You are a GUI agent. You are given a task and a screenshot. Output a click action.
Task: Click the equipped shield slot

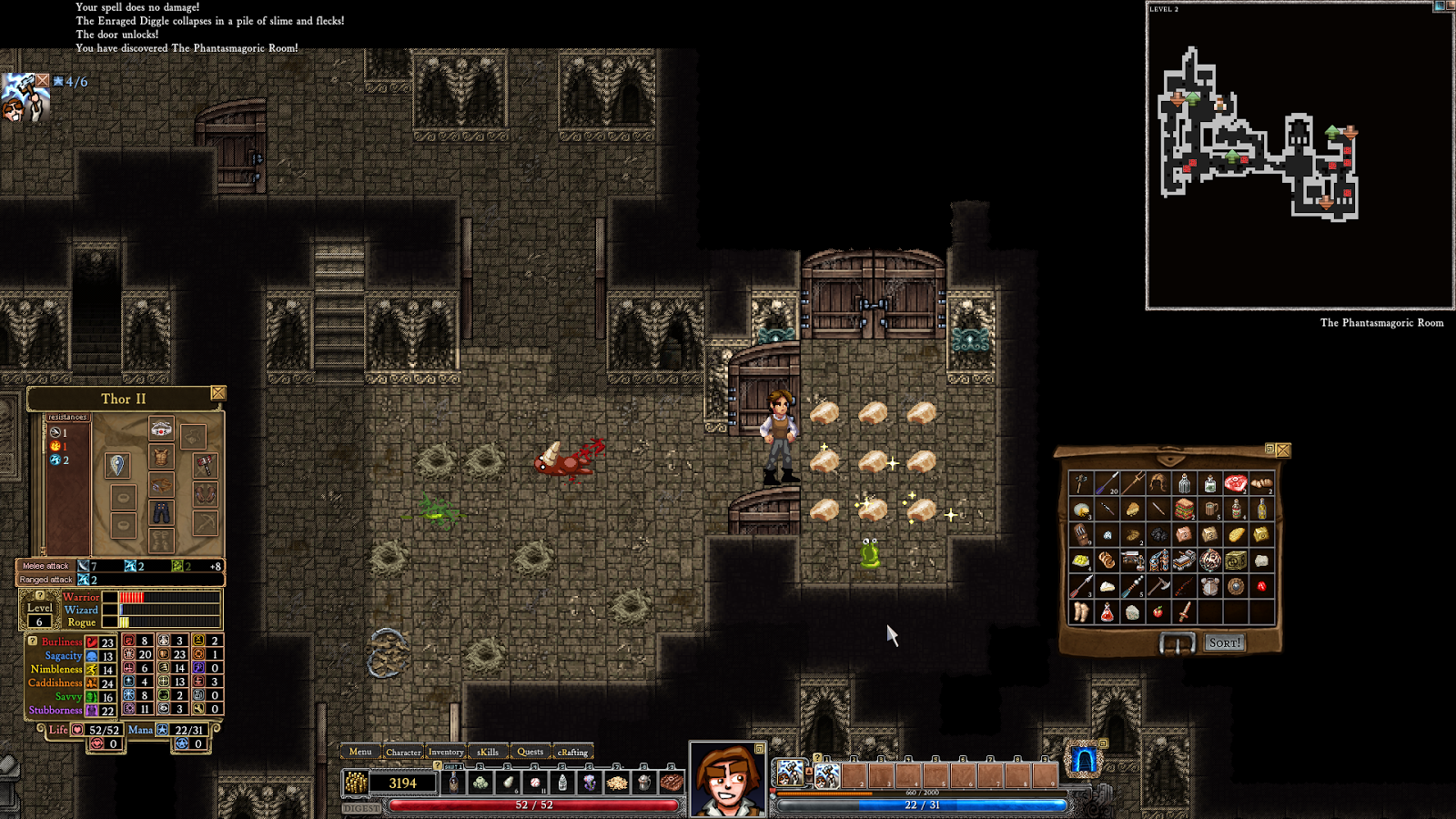(x=117, y=465)
